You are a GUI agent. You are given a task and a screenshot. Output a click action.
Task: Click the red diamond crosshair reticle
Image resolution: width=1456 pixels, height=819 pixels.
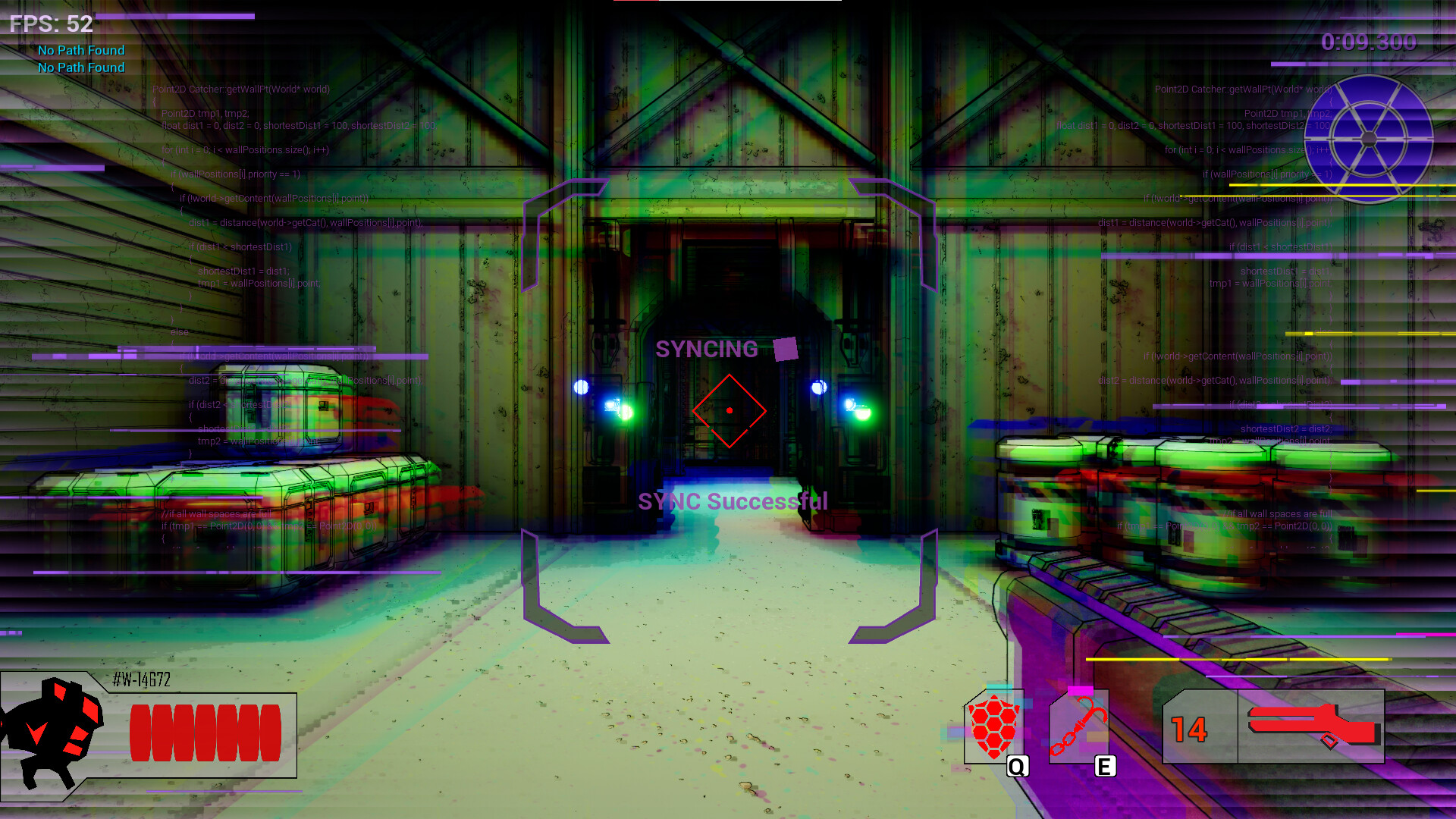pyautogui.click(x=730, y=410)
